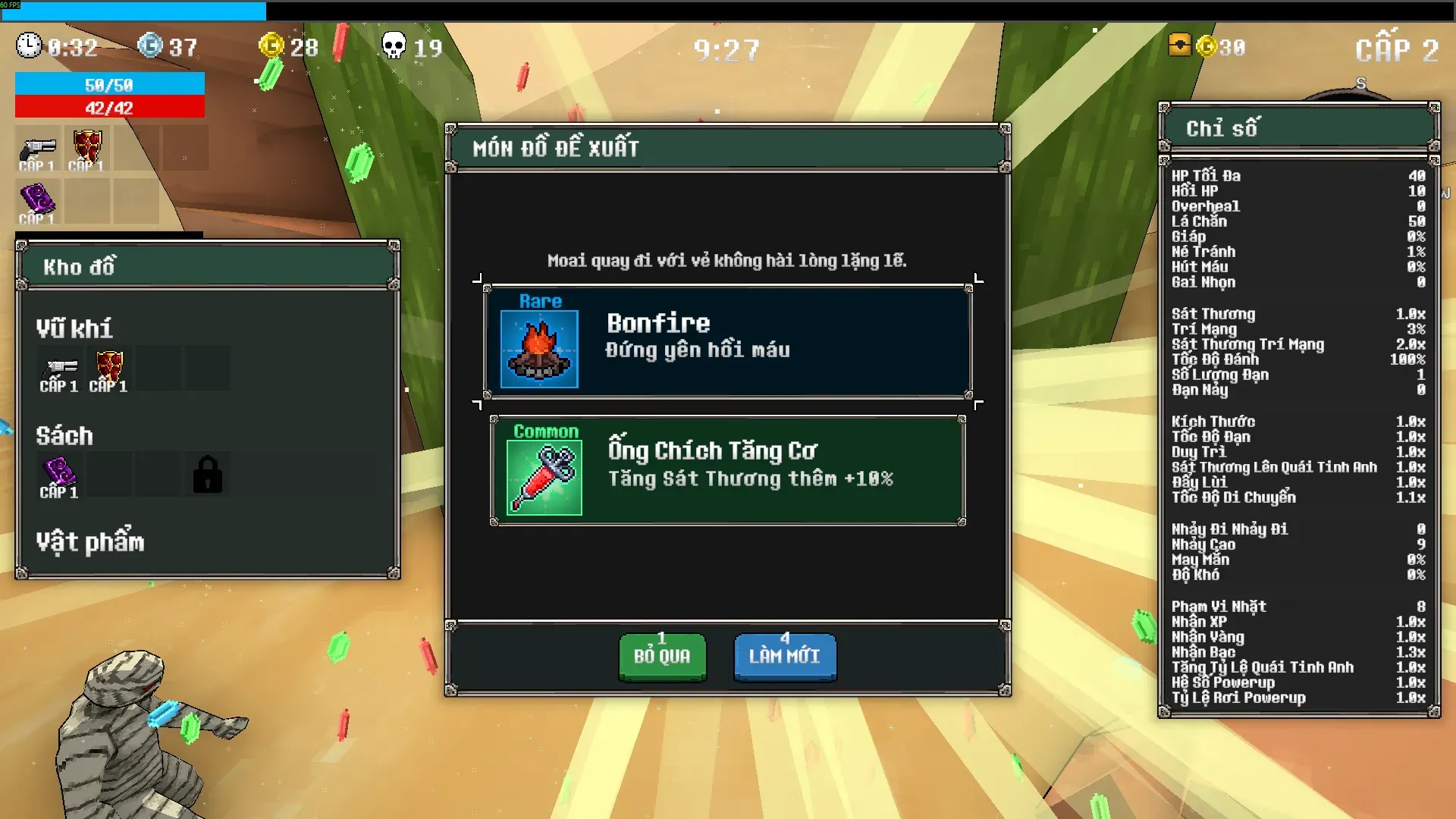The width and height of the screenshot is (1456, 819).
Task: Select the Ống Chích Tăng Cơ offer
Action: pos(727,470)
